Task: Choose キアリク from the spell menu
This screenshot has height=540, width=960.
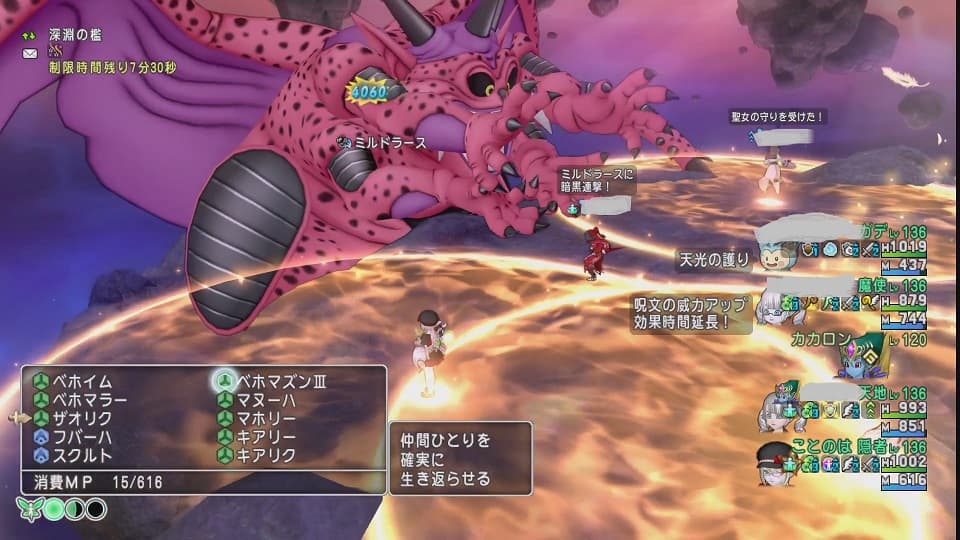Action: pos(265,455)
